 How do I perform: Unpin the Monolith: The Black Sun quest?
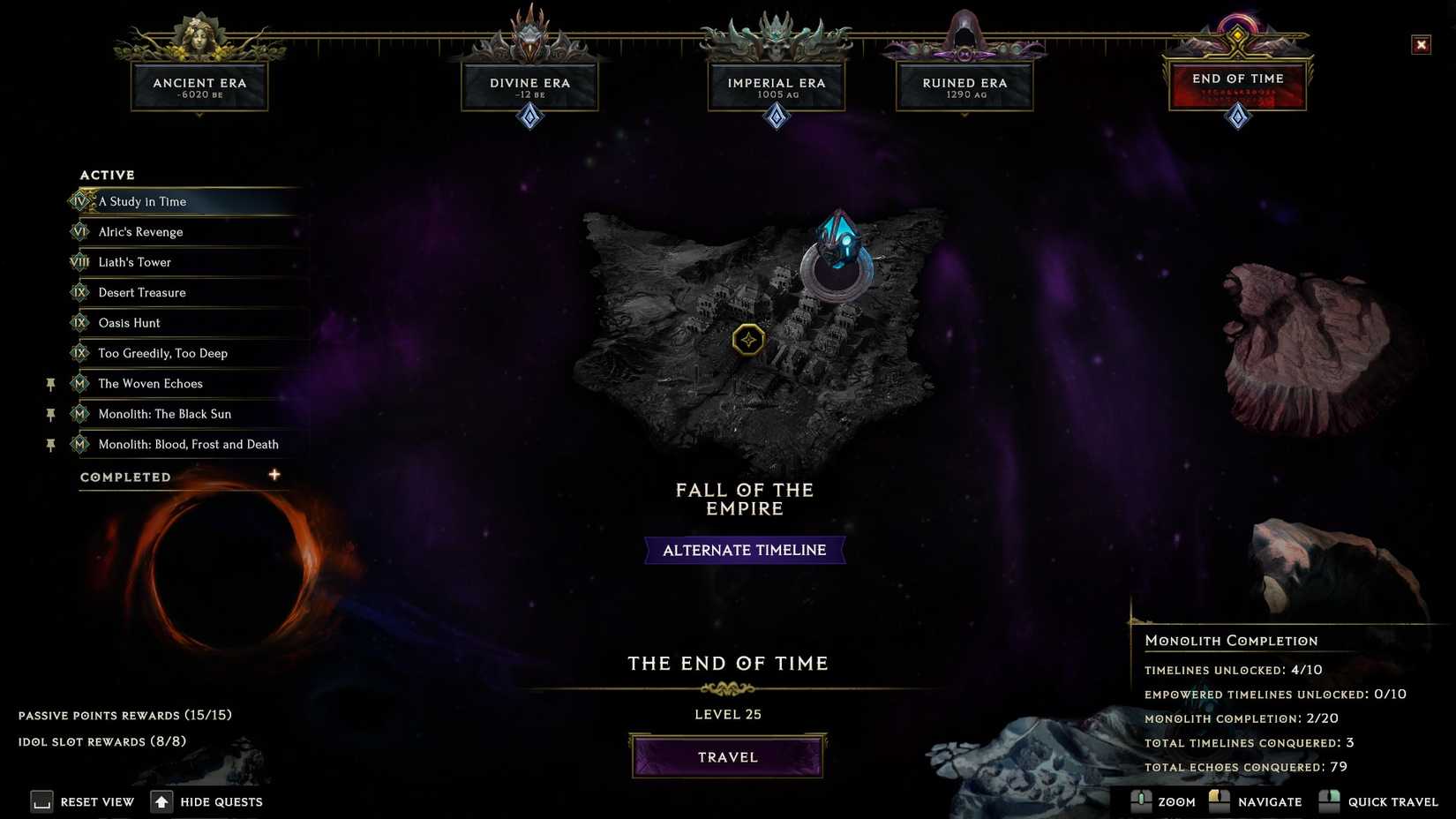[50, 414]
